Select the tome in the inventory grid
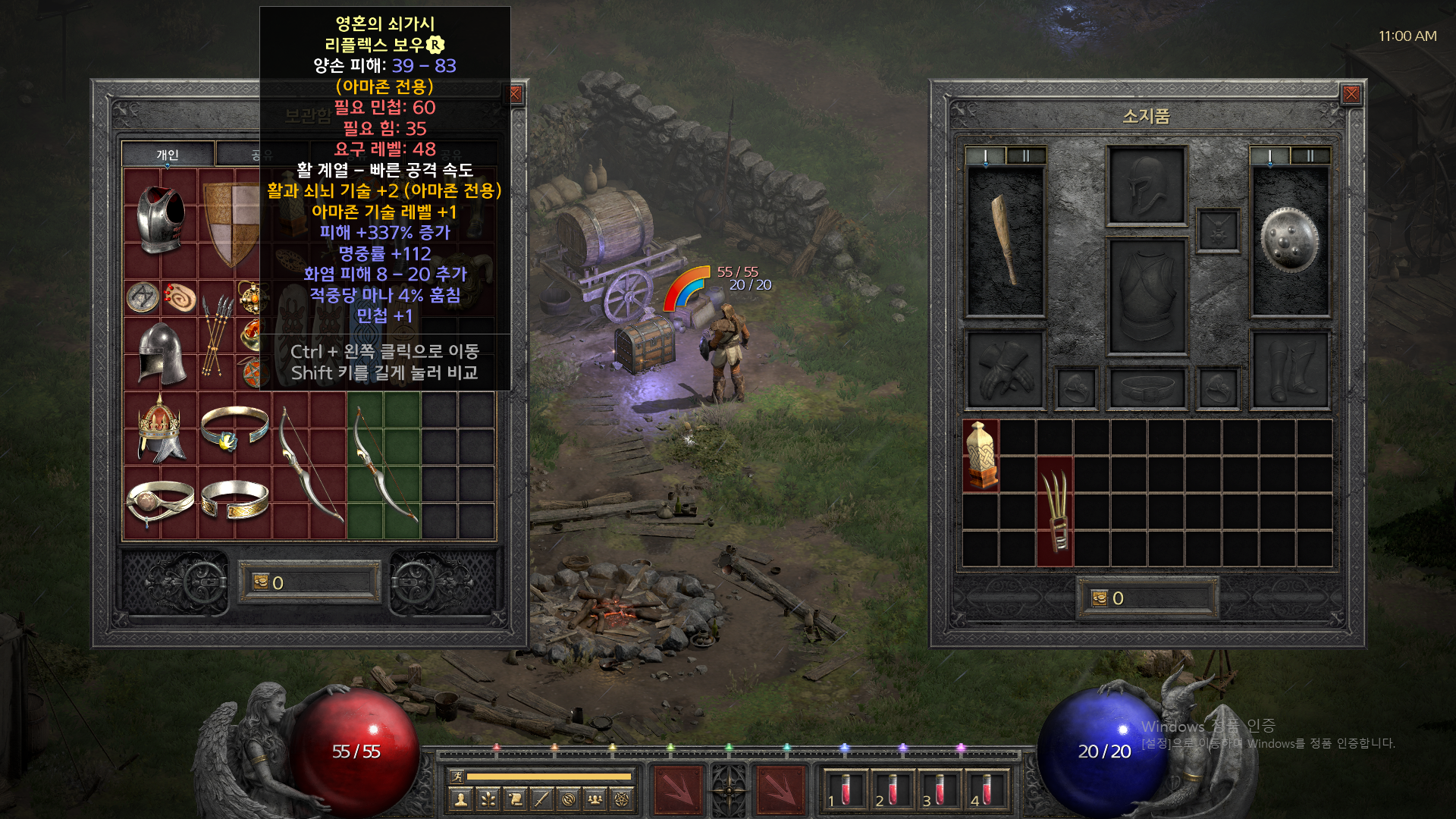 point(981,455)
